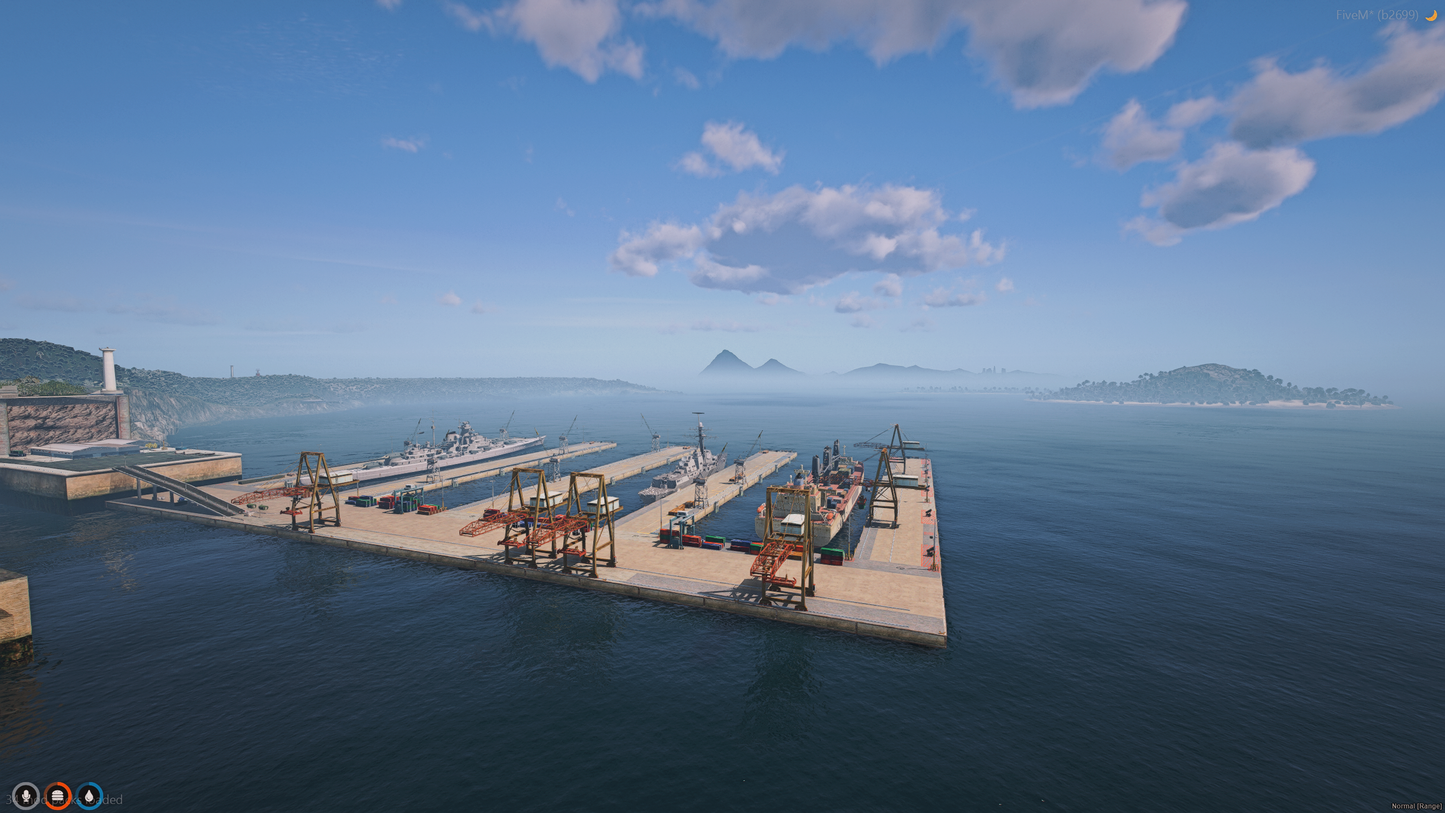Click the microphone voice status icon
This screenshot has width=1445, height=813.
pyautogui.click(x=26, y=796)
